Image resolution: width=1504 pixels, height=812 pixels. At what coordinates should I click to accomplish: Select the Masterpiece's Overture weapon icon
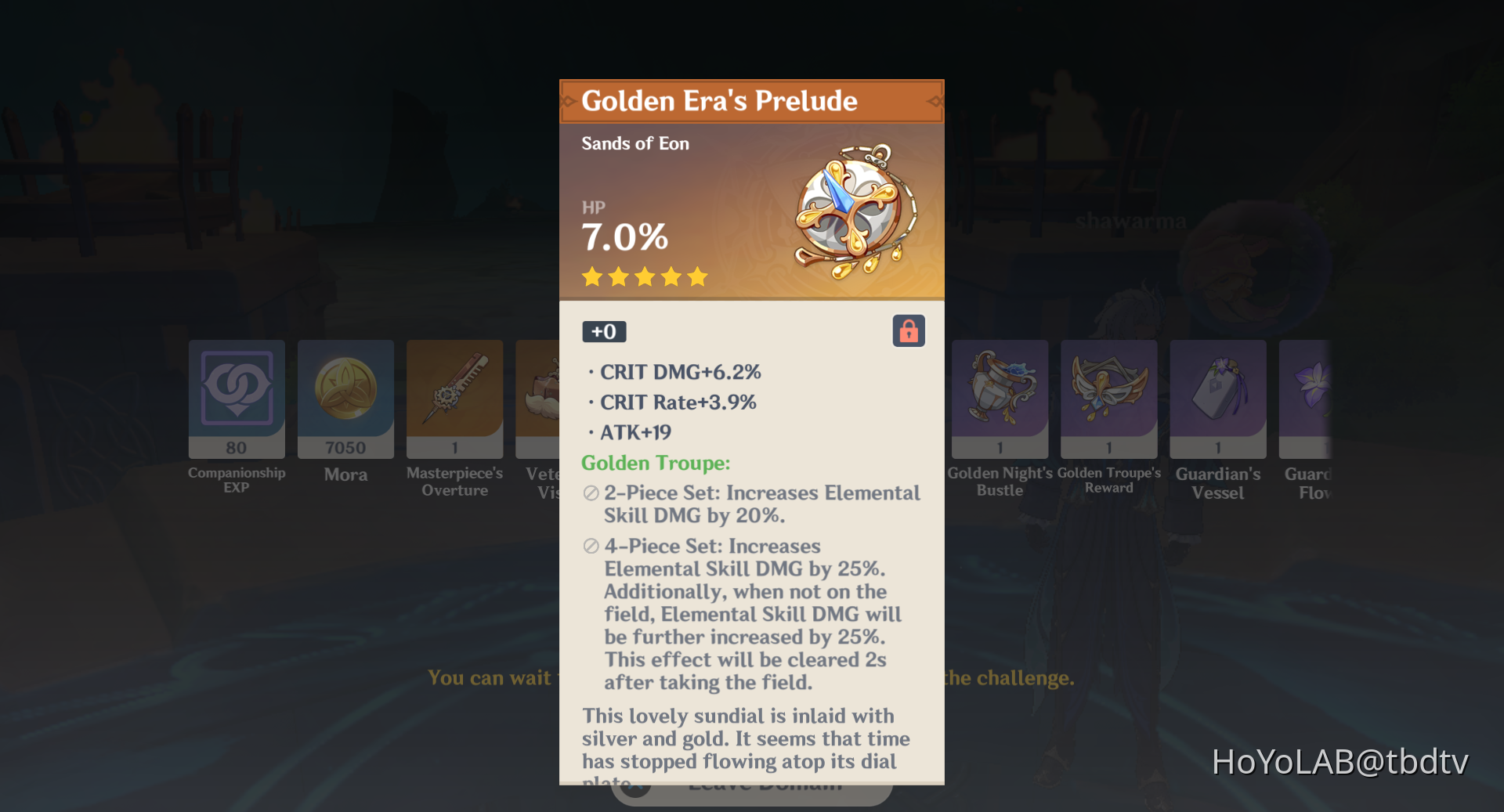point(454,399)
